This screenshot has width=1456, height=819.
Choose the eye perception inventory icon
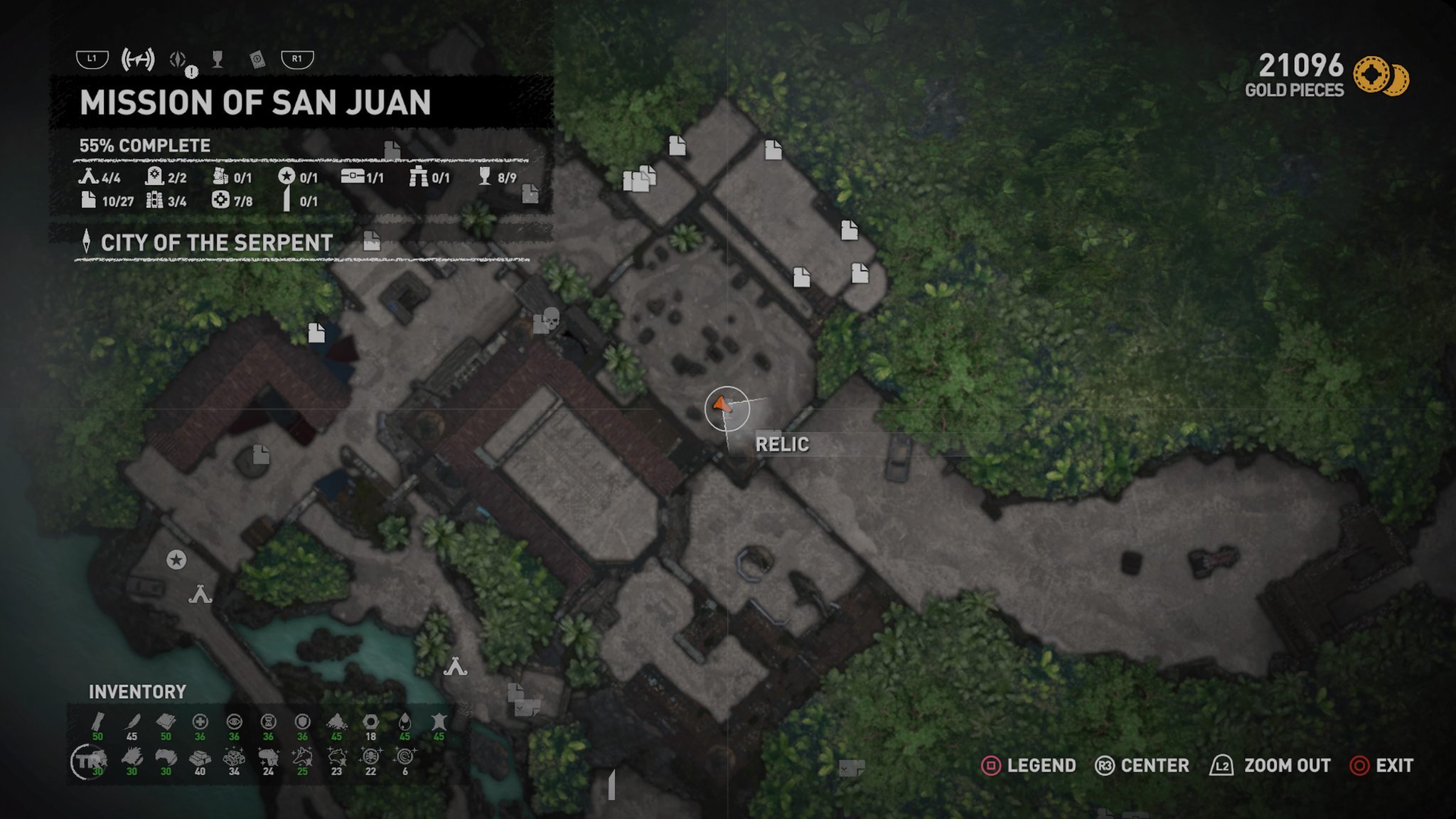click(x=234, y=722)
